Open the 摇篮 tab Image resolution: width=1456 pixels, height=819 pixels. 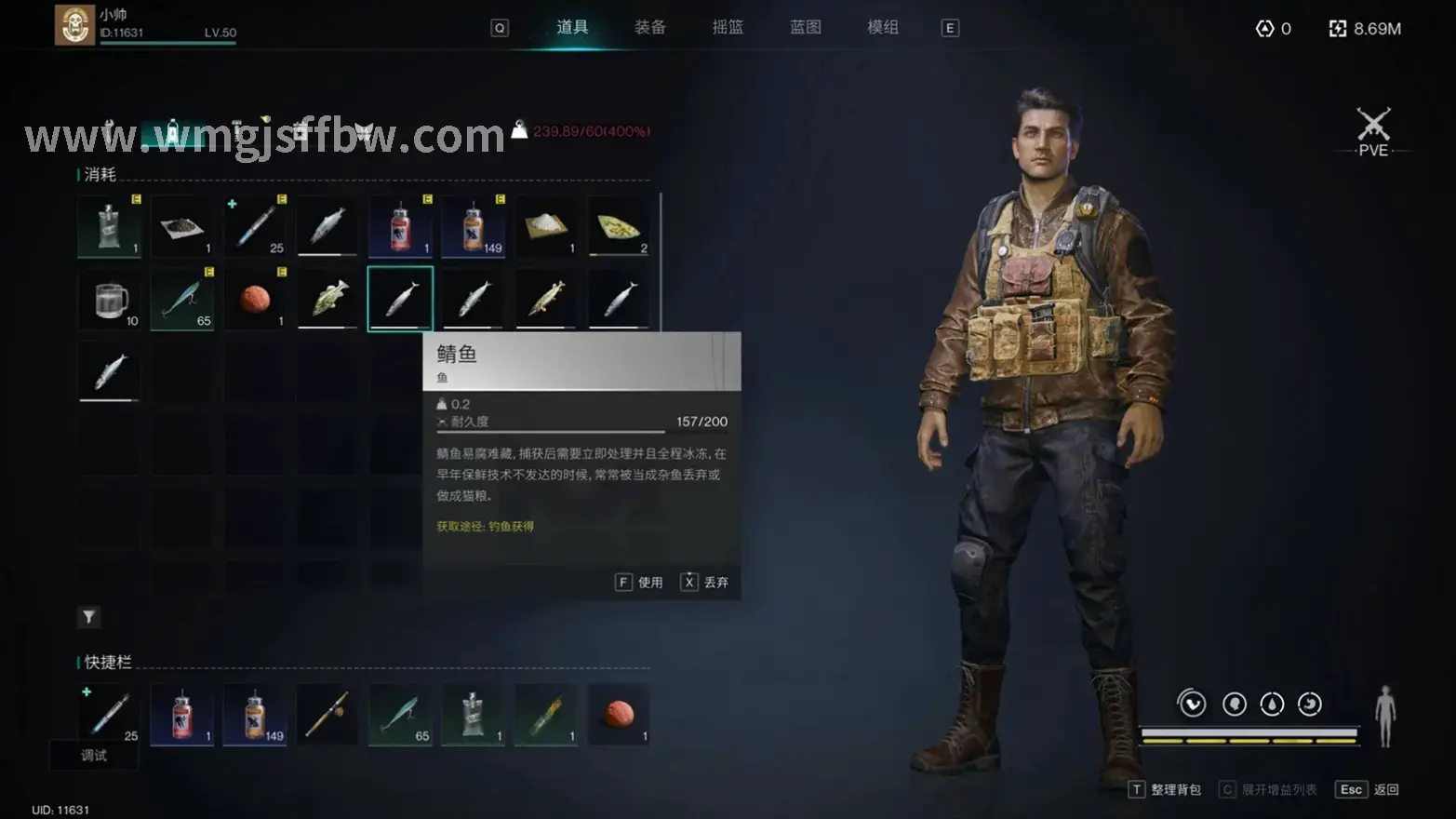coord(728,27)
